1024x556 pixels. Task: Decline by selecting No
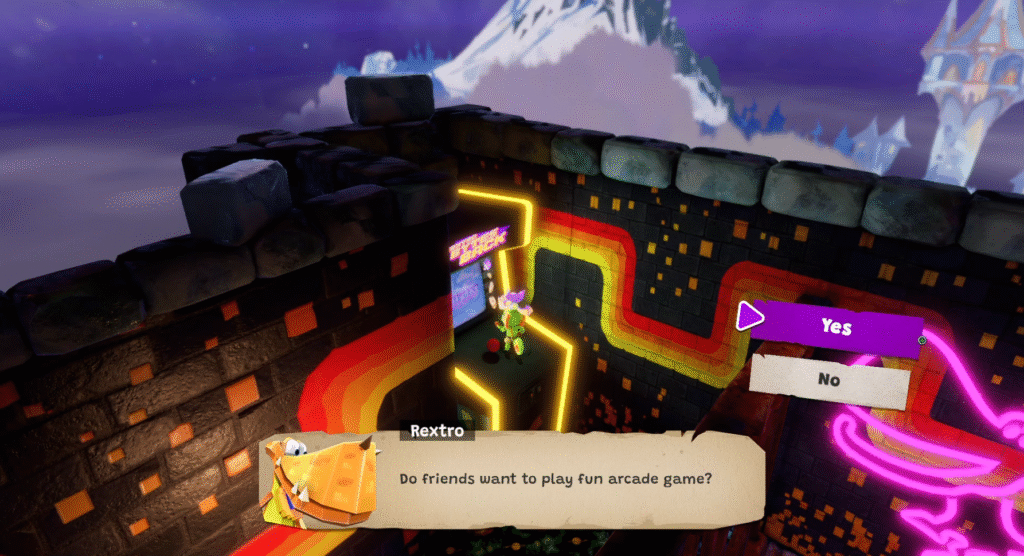(x=829, y=380)
